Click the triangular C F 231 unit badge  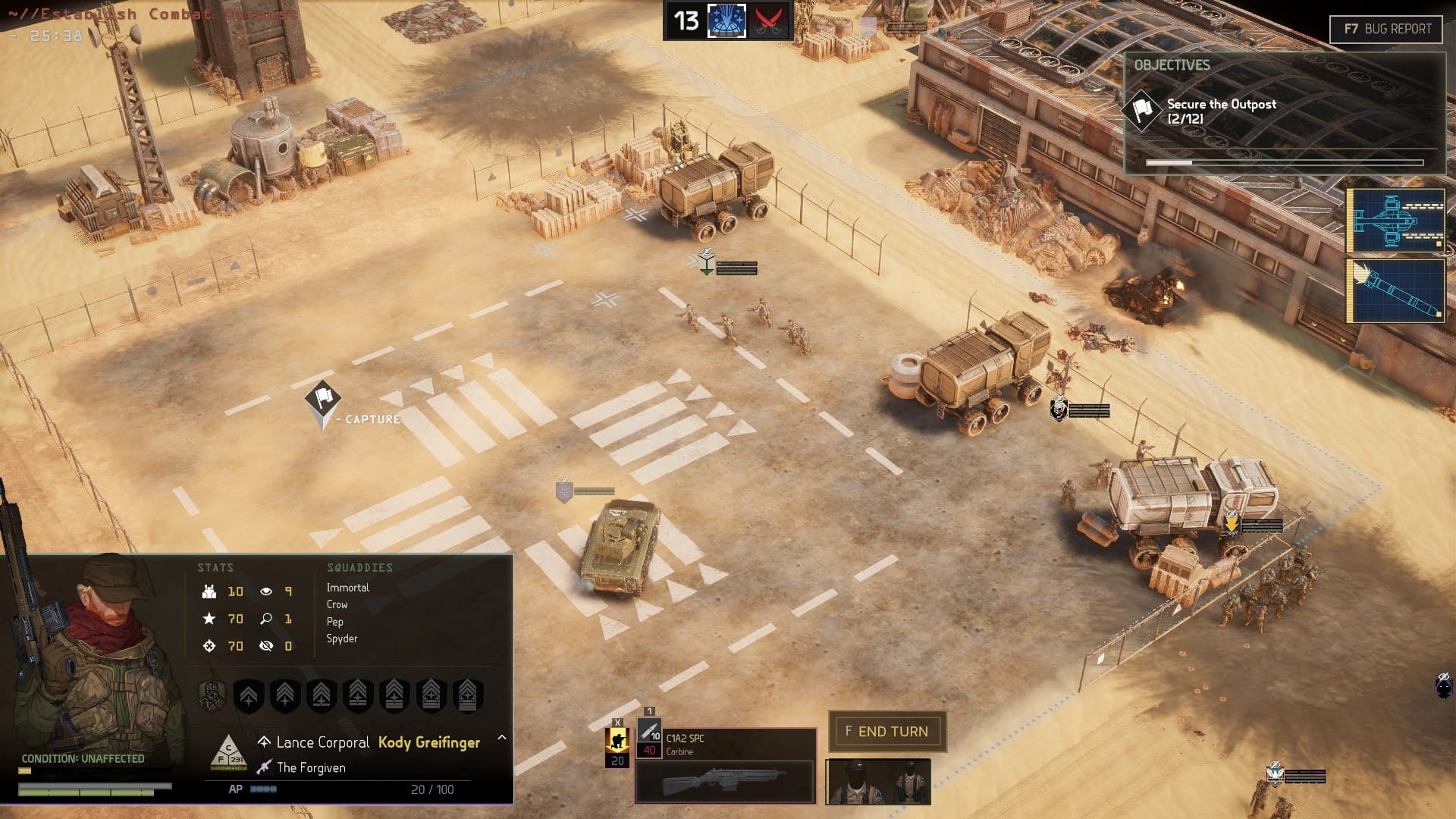point(227,752)
